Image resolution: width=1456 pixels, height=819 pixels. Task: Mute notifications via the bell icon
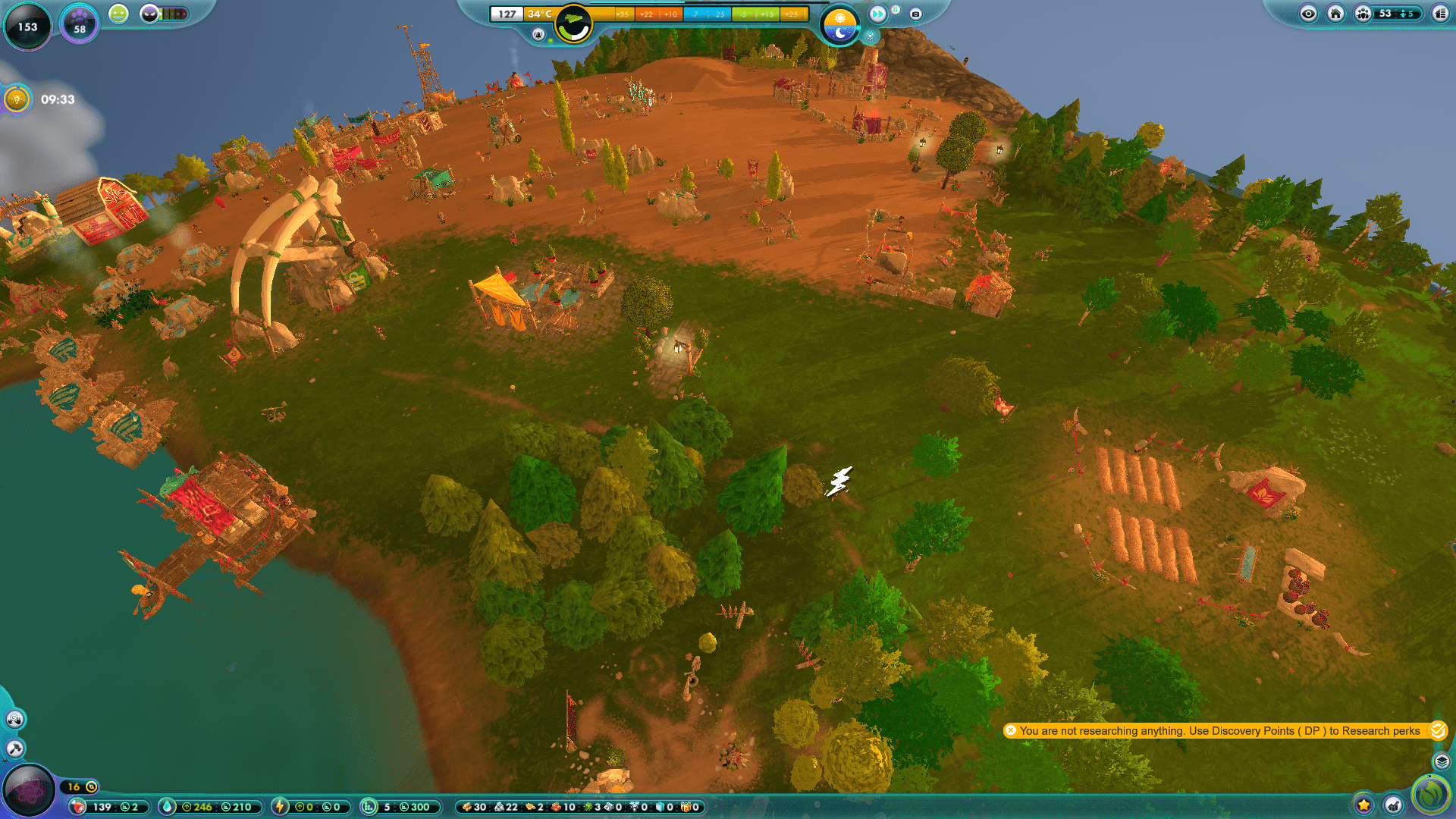[538, 33]
